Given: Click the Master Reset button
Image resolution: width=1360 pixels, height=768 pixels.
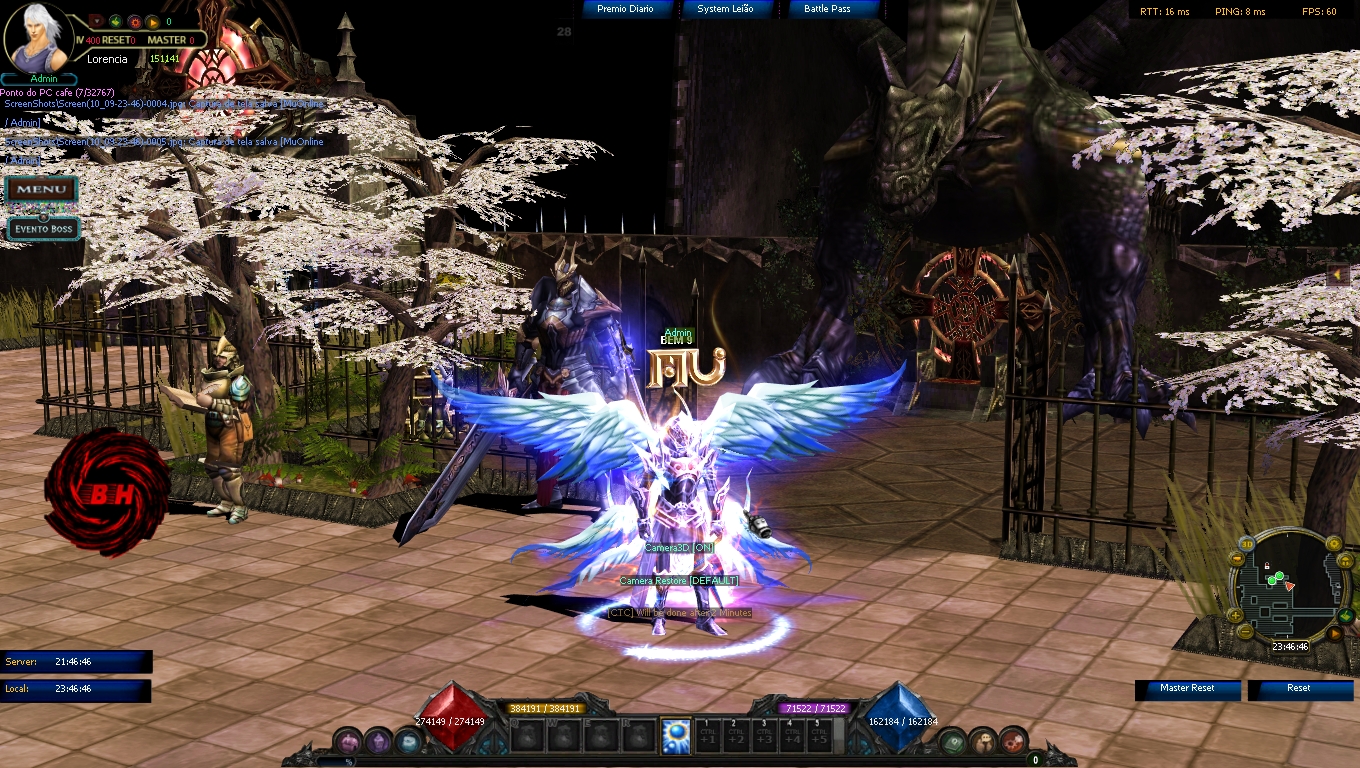Looking at the screenshot, I should (1187, 690).
